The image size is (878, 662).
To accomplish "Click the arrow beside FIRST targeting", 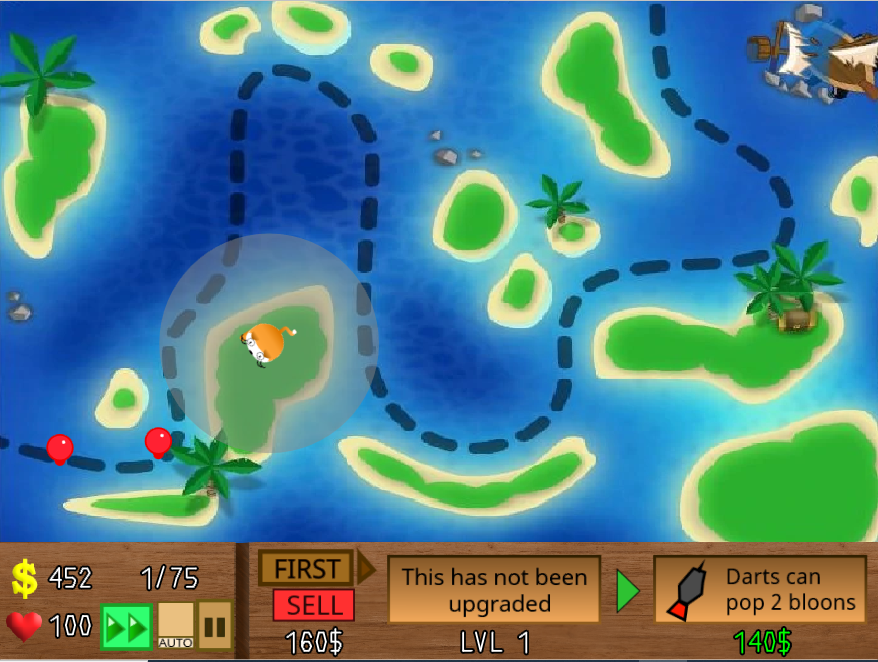I will pos(366,568).
